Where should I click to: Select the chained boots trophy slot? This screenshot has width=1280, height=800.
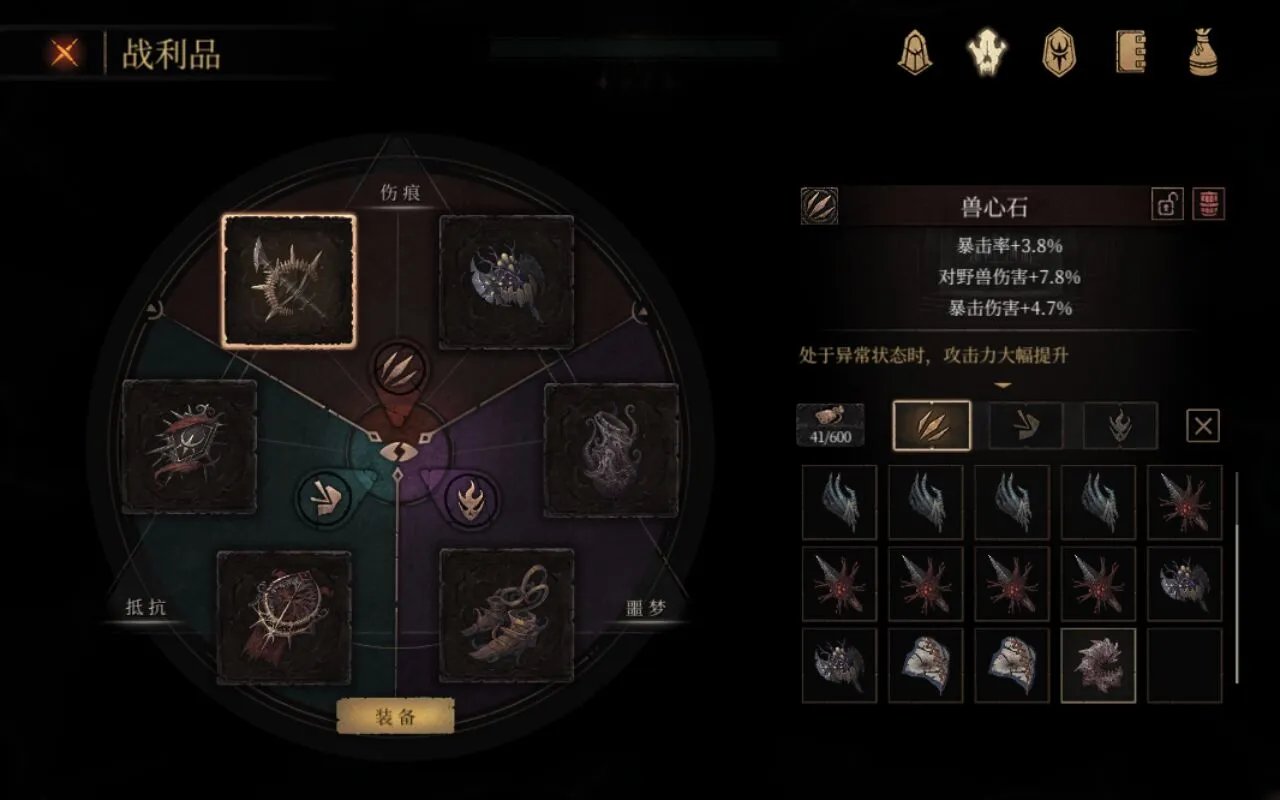click(x=506, y=615)
